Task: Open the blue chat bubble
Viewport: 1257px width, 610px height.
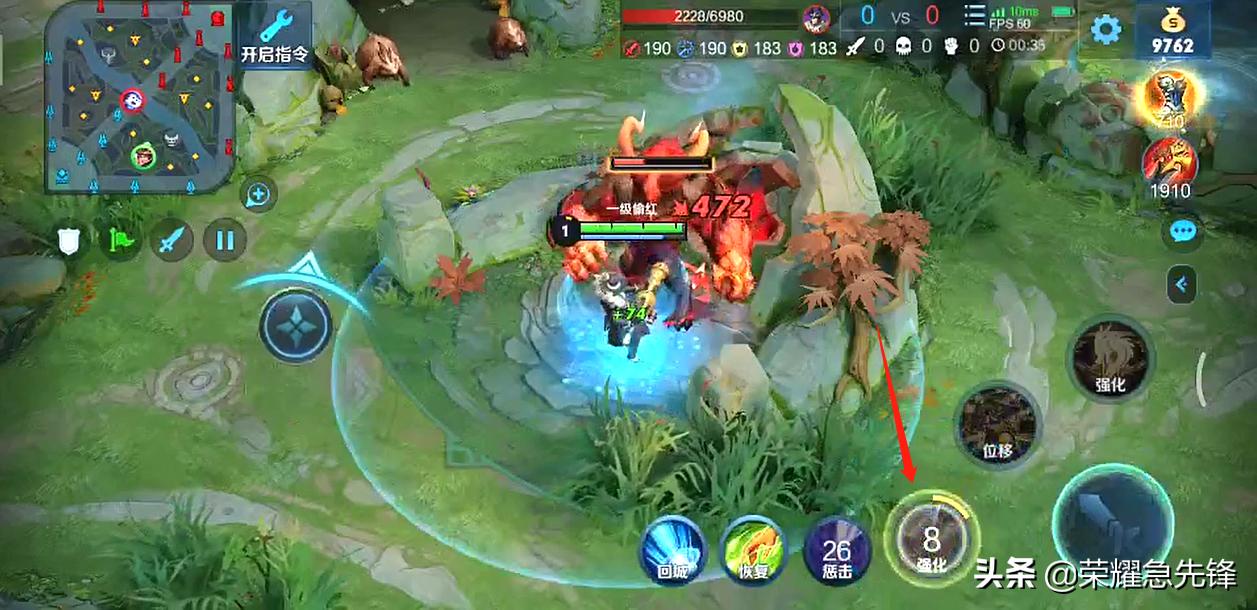Action: coord(1182,231)
